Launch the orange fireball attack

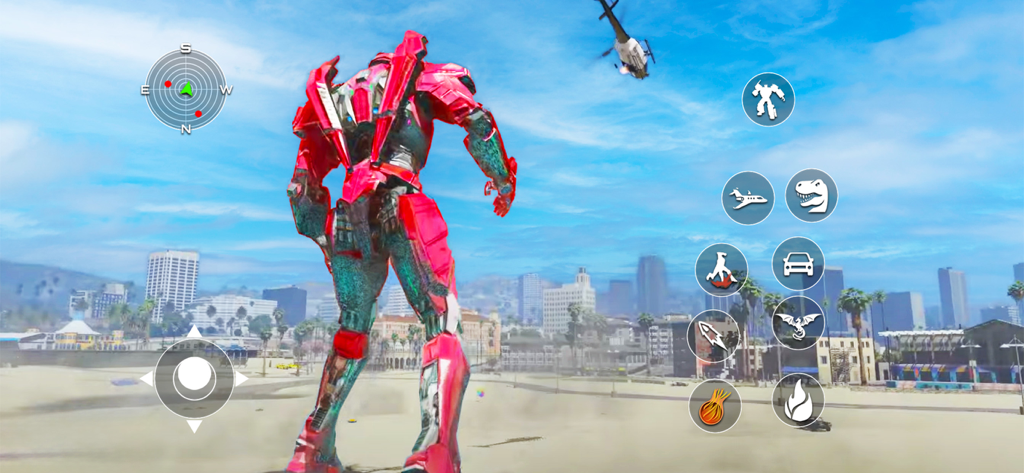point(714,406)
